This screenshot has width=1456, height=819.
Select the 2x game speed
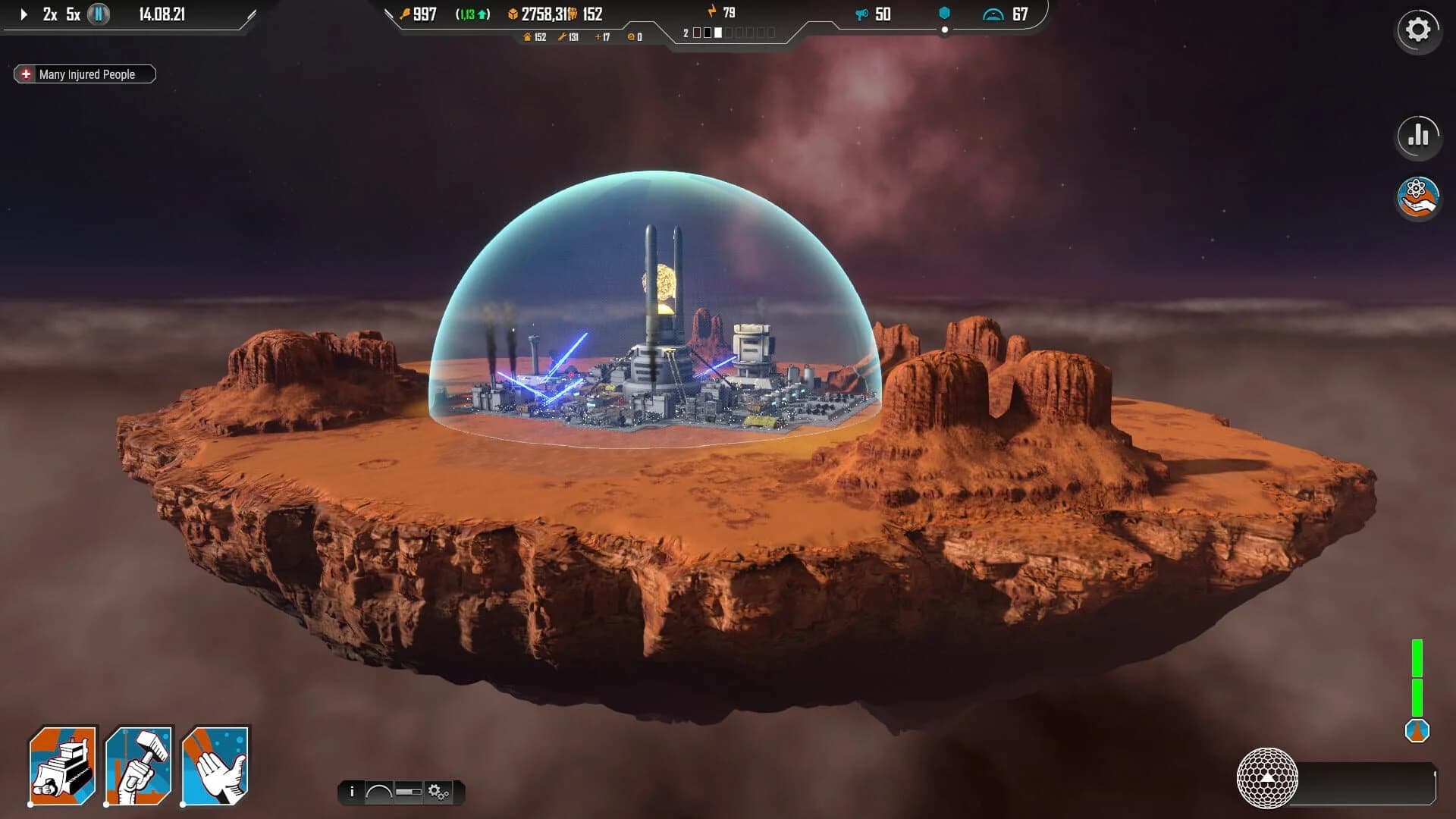point(49,13)
